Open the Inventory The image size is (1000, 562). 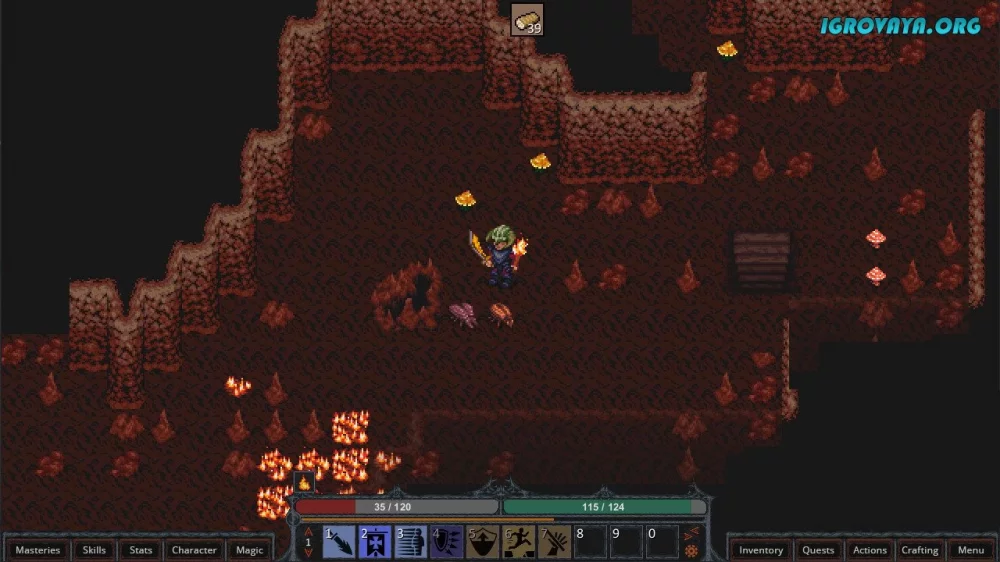[761, 550]
